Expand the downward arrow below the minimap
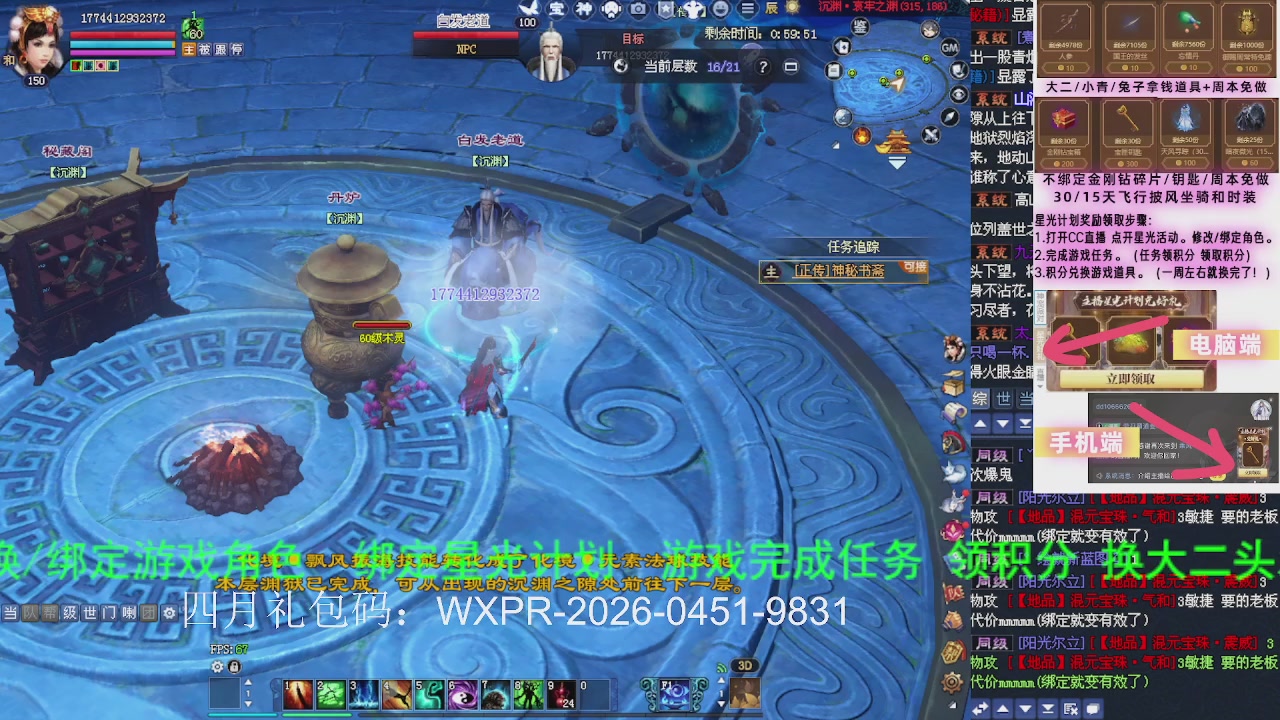The width and height of the screenshot is (1280, 720). click(x=897, y=162)
